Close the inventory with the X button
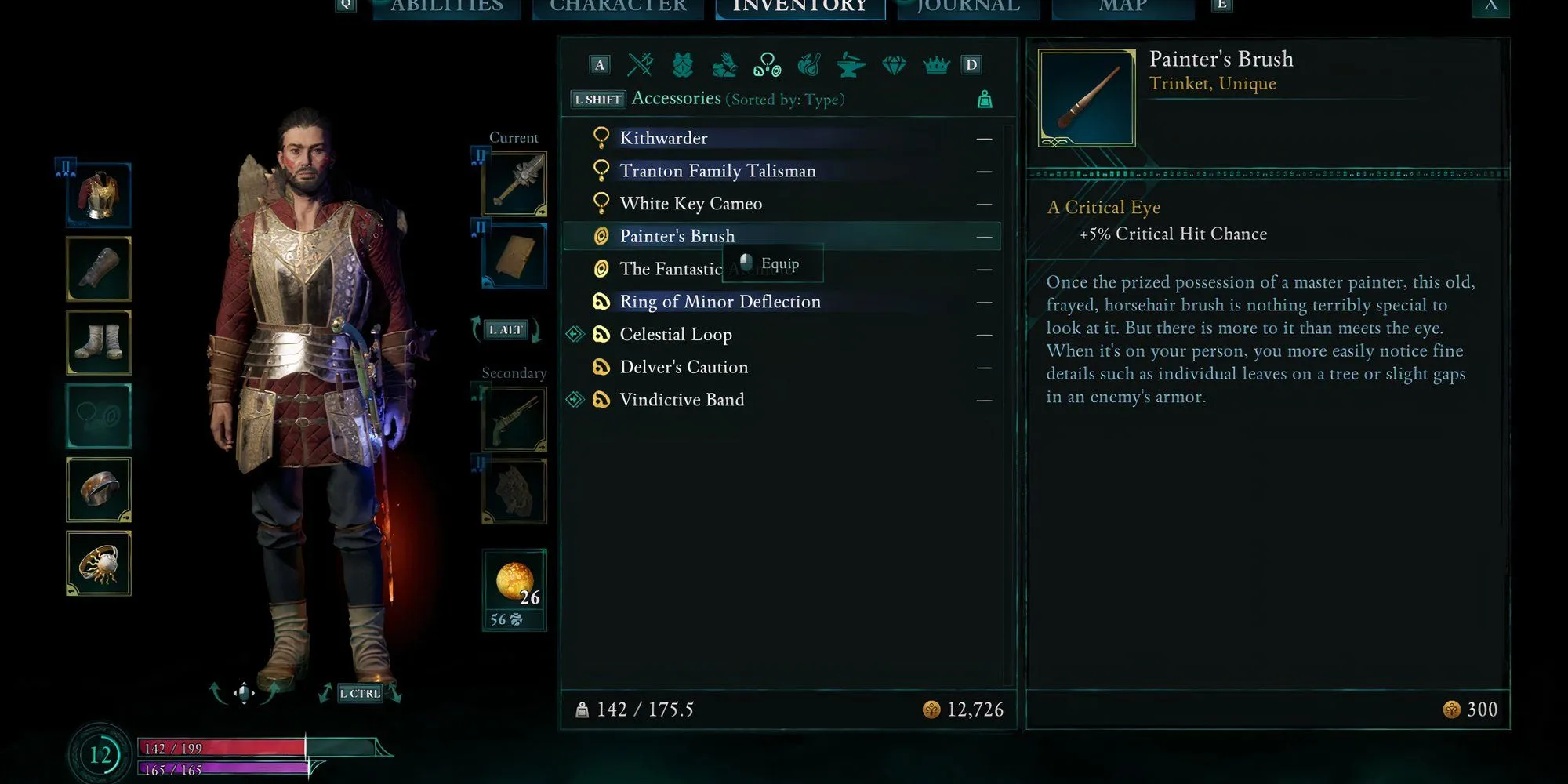 [1490, 6]
